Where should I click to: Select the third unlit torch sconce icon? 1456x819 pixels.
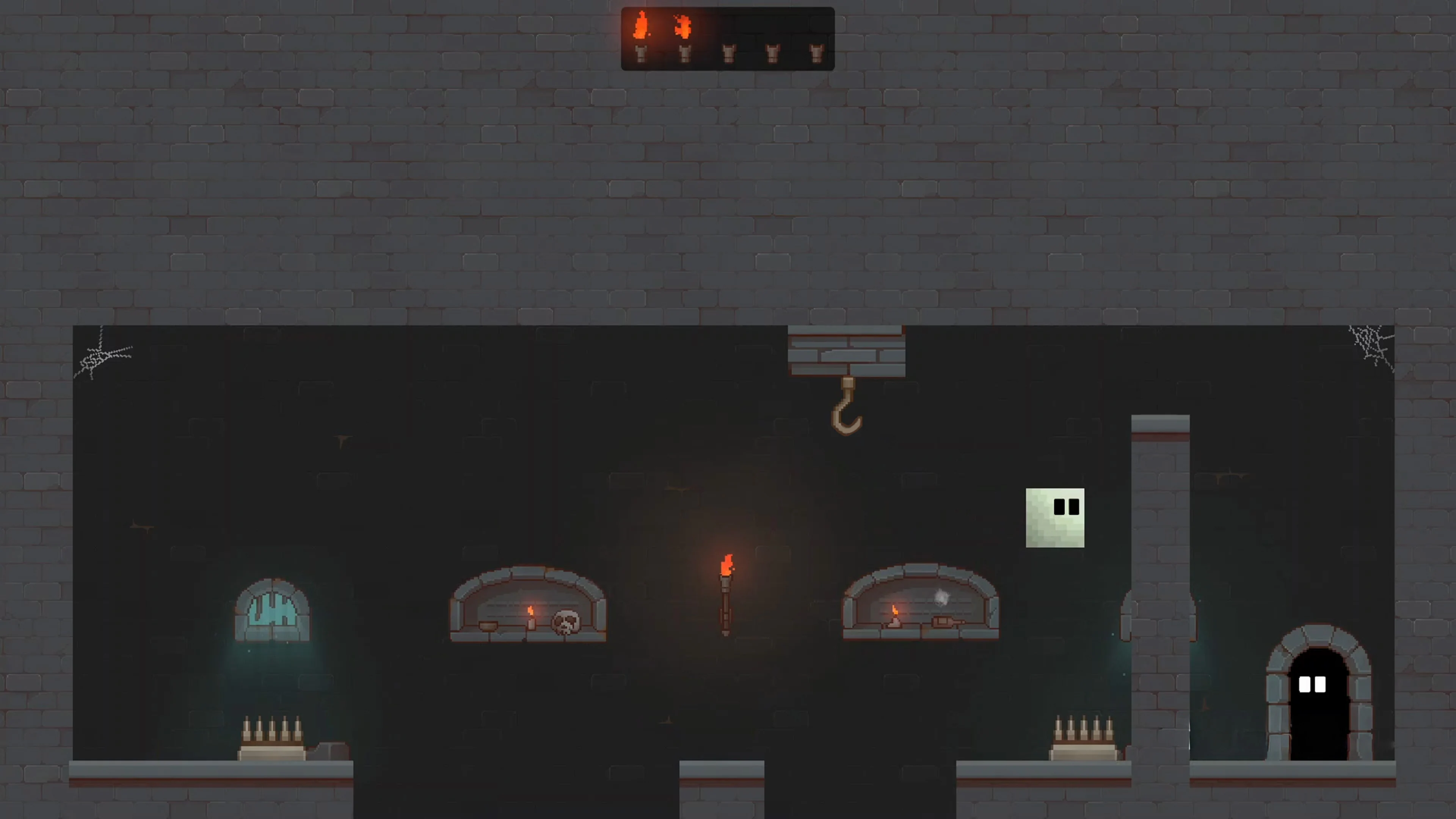tap(729, 54)
